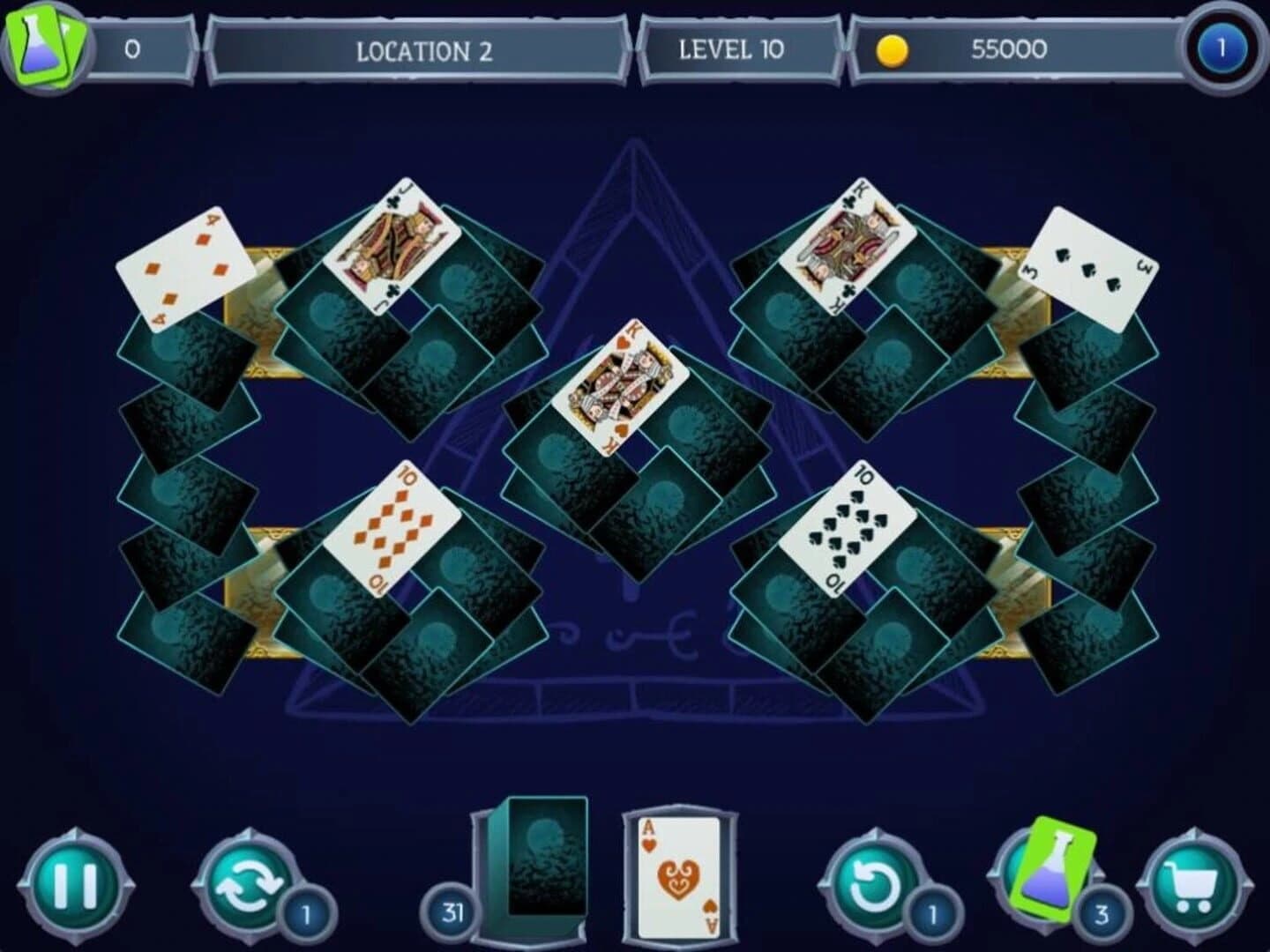This screenshot has width=1270, height=952.
Task: Click the shuffle/redeal icon with counter 1
Action: pyautogui.click(x=249, y=888)
